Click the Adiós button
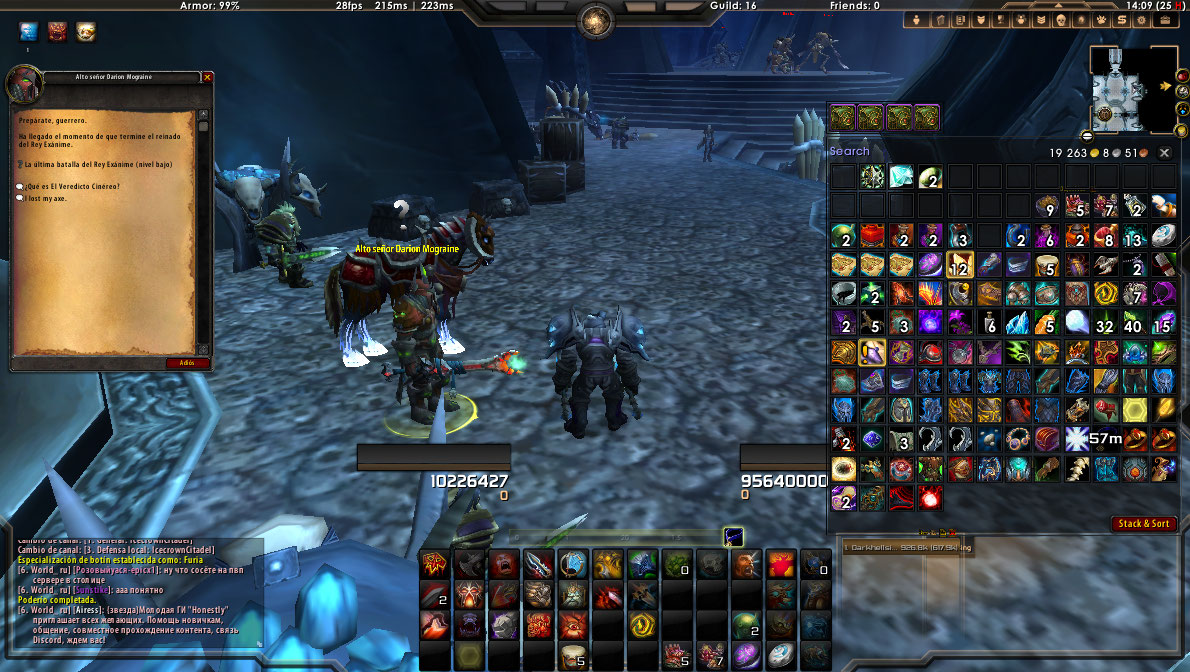The height and width of the screenshot is (672, 1190). [x=188, y=363]
